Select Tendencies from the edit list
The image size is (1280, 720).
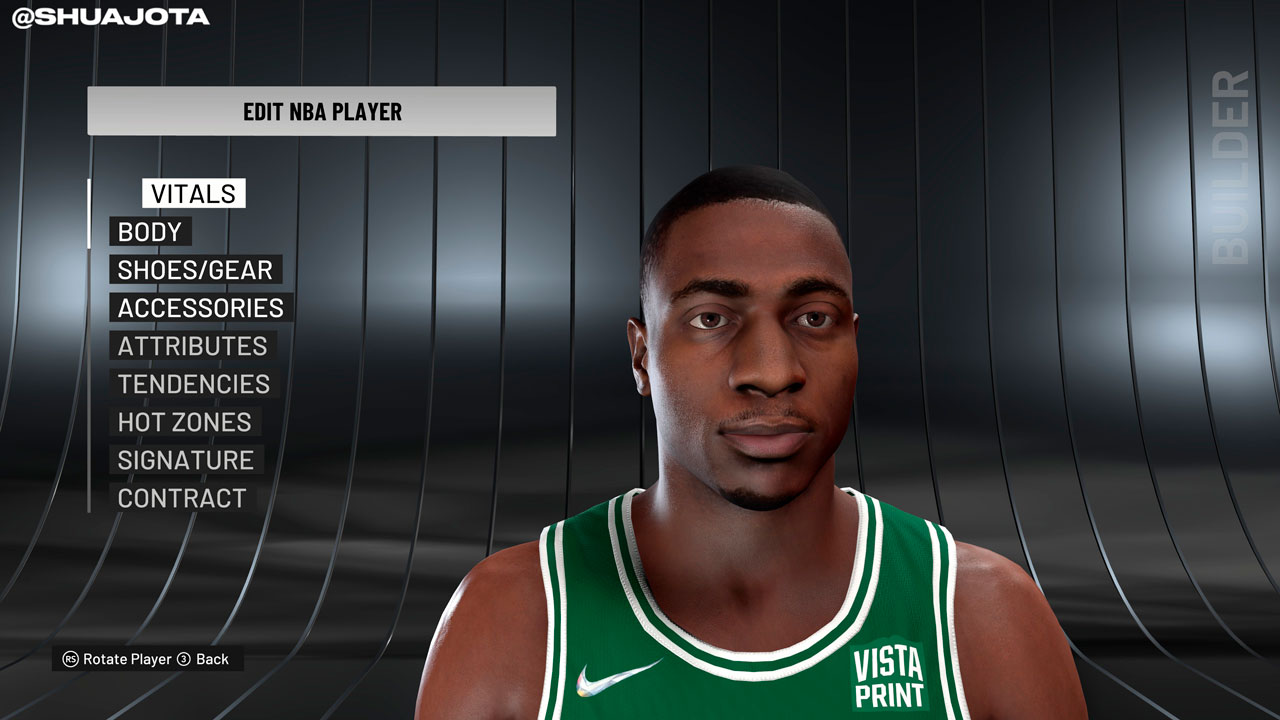pyautogui.click(x=194, y=384)
